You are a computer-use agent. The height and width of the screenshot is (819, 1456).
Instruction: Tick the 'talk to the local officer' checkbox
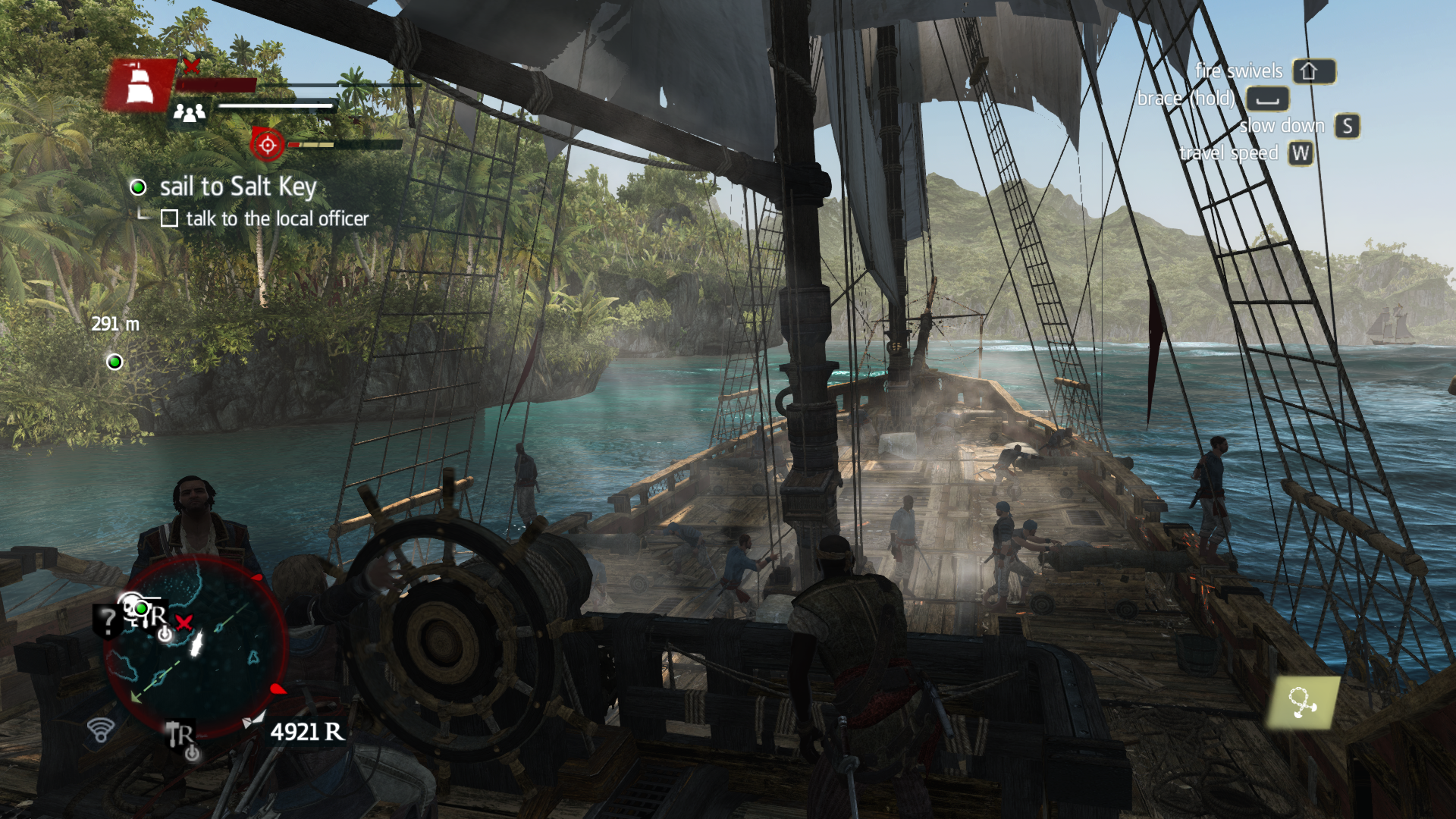click(x=170, y=219)
